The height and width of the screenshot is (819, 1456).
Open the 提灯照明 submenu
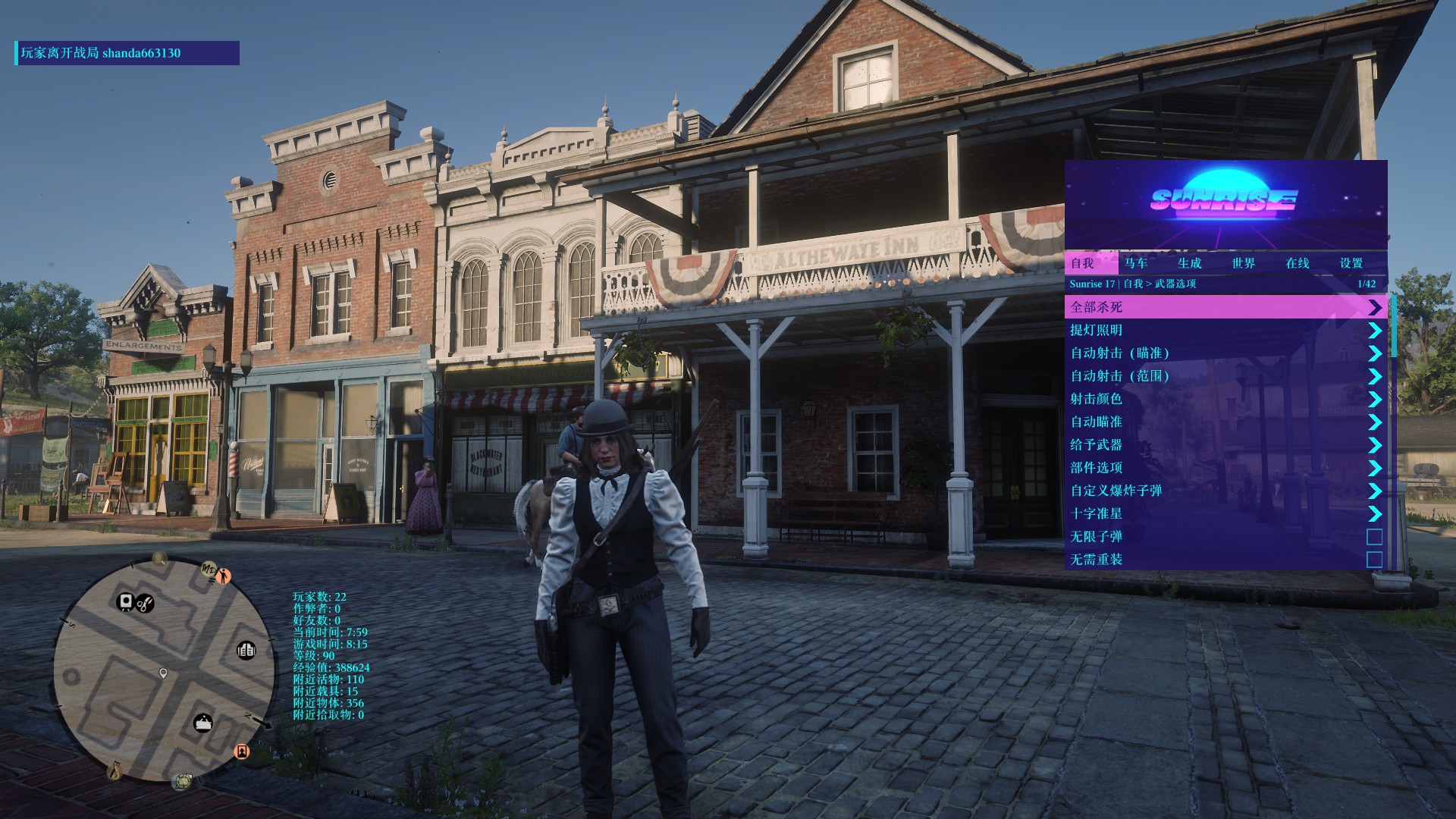(x=1225, y=330)
